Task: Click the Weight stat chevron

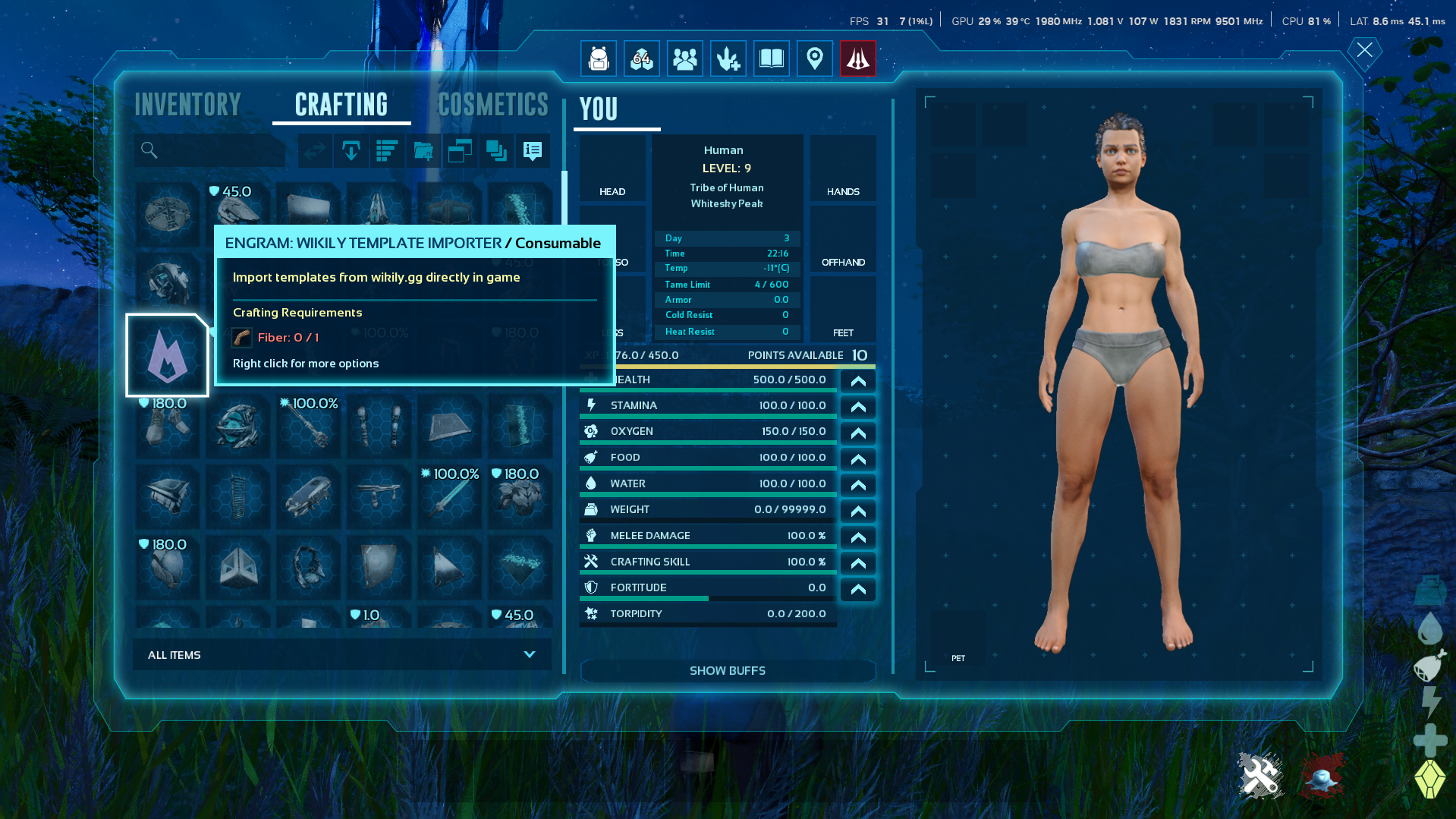Action: click(x=857, y=511)
